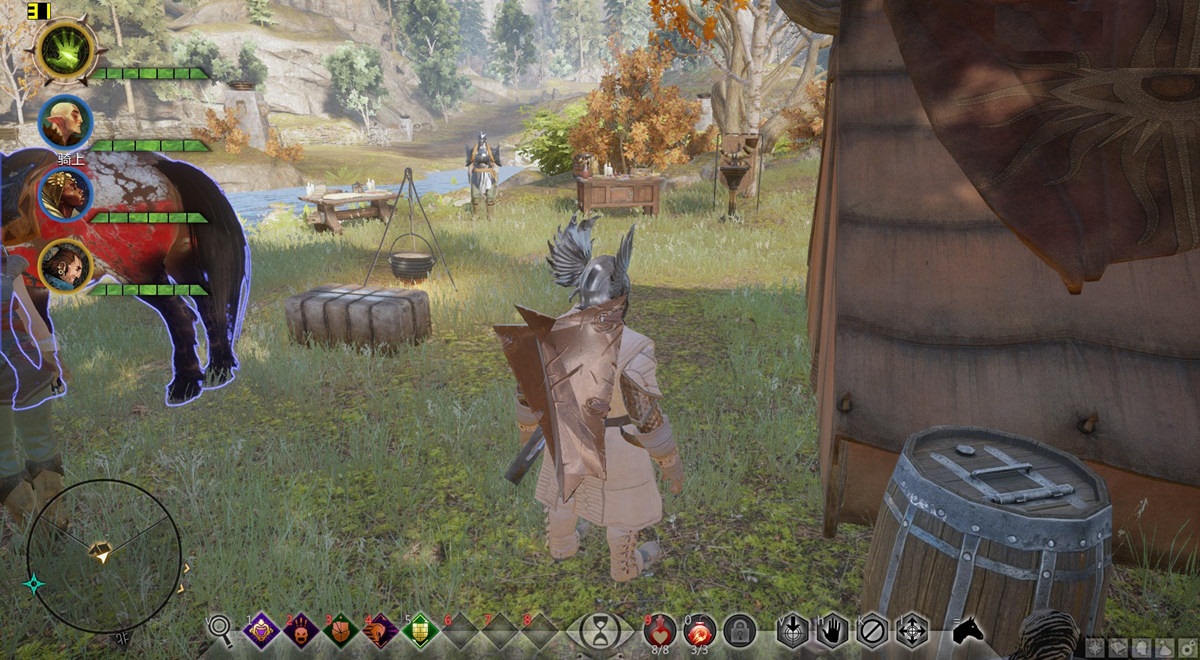Summon the mount with the horse icon

pos(967,630)
